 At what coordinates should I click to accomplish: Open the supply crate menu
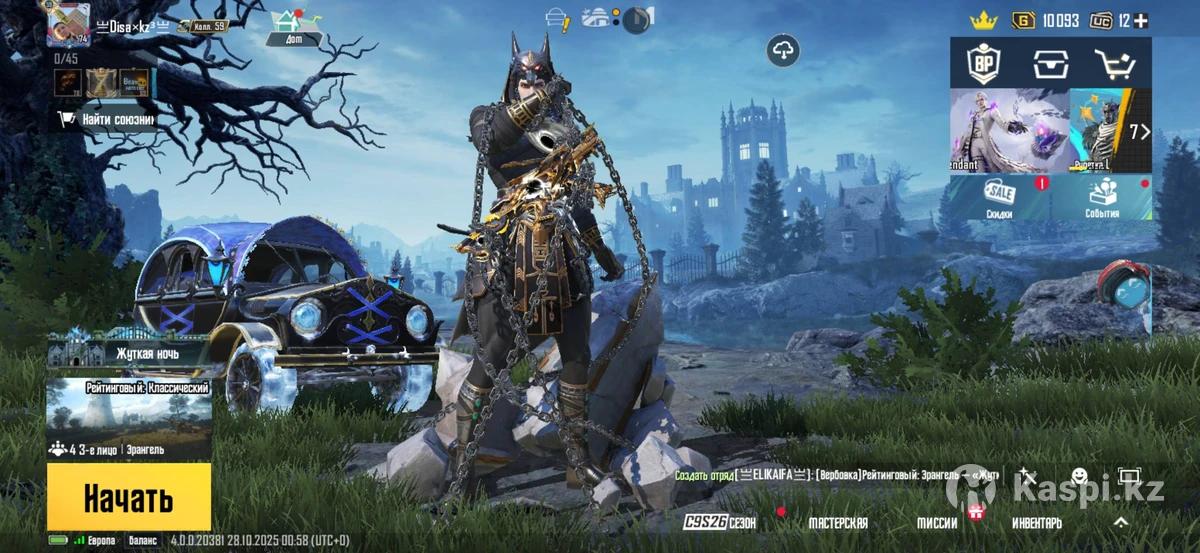pos(1050,64)
